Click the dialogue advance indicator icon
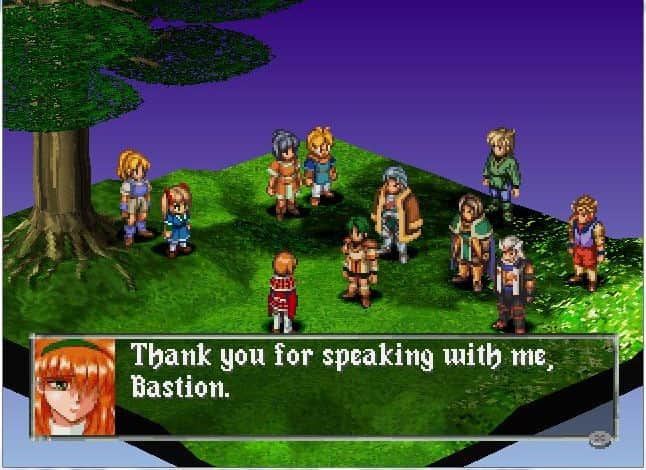This screenshot has height=470, width=646. [x=600, y=437]
